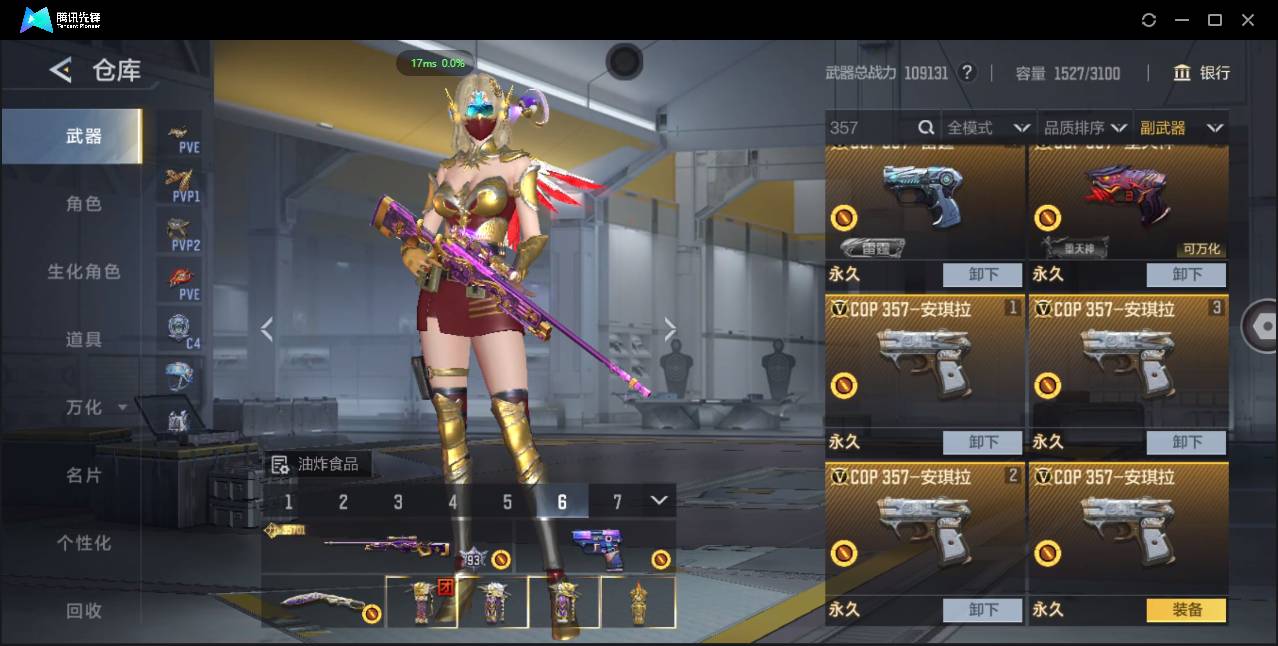1278x646 pixels.
Task: Select the C4 backpack preset
Action: point(180,330)
